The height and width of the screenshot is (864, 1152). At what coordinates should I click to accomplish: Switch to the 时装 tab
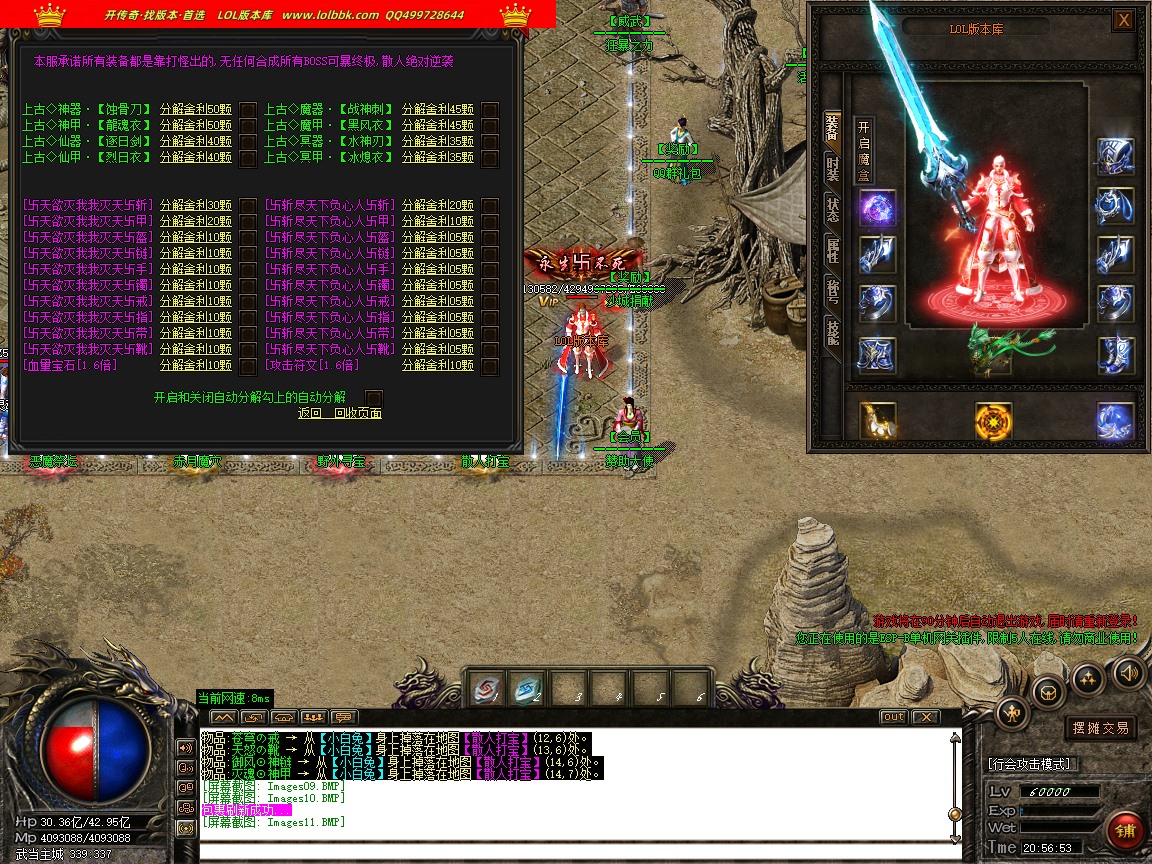coord(832,167)
